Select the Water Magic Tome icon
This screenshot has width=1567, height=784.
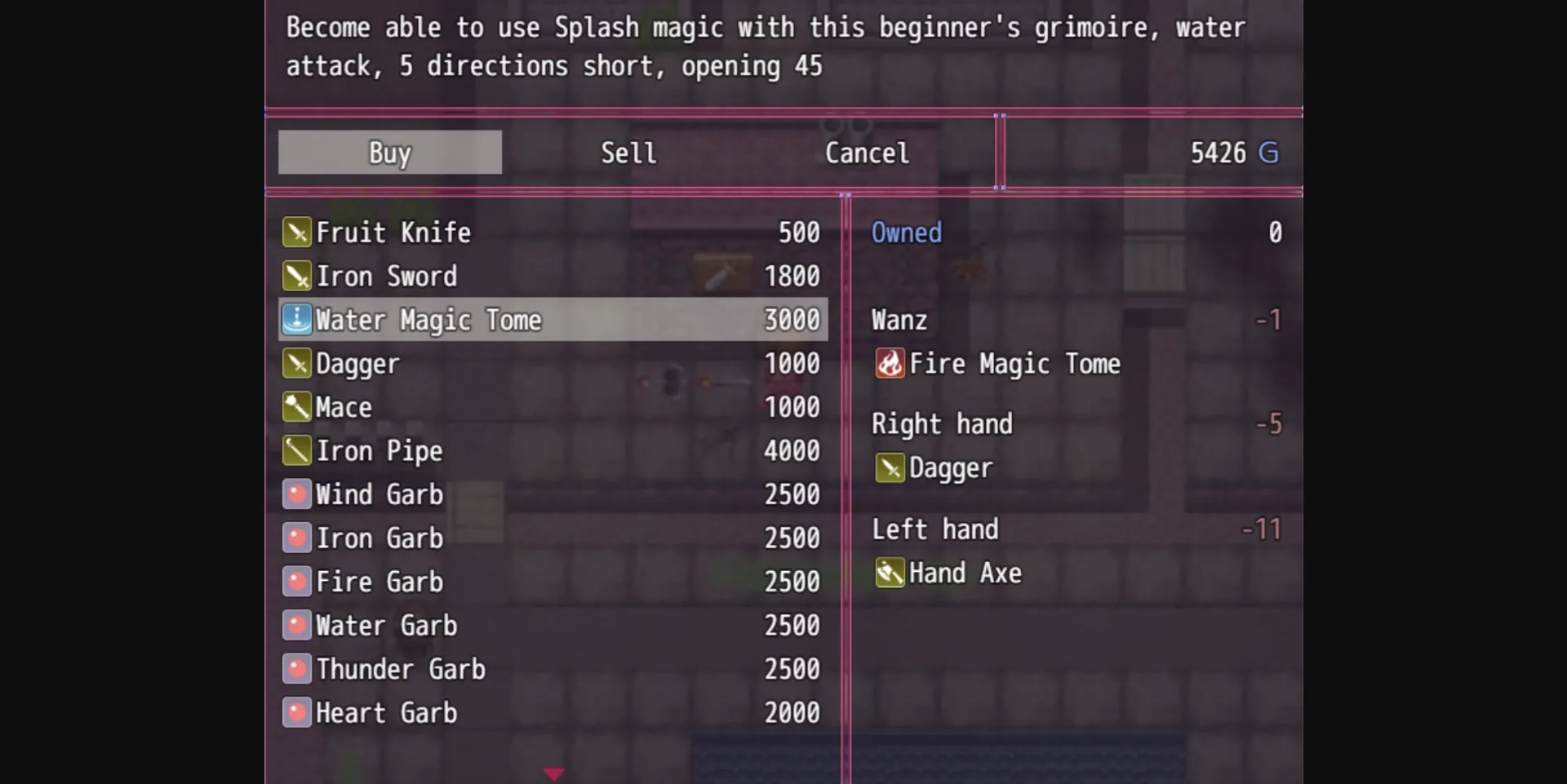(296, 320)
